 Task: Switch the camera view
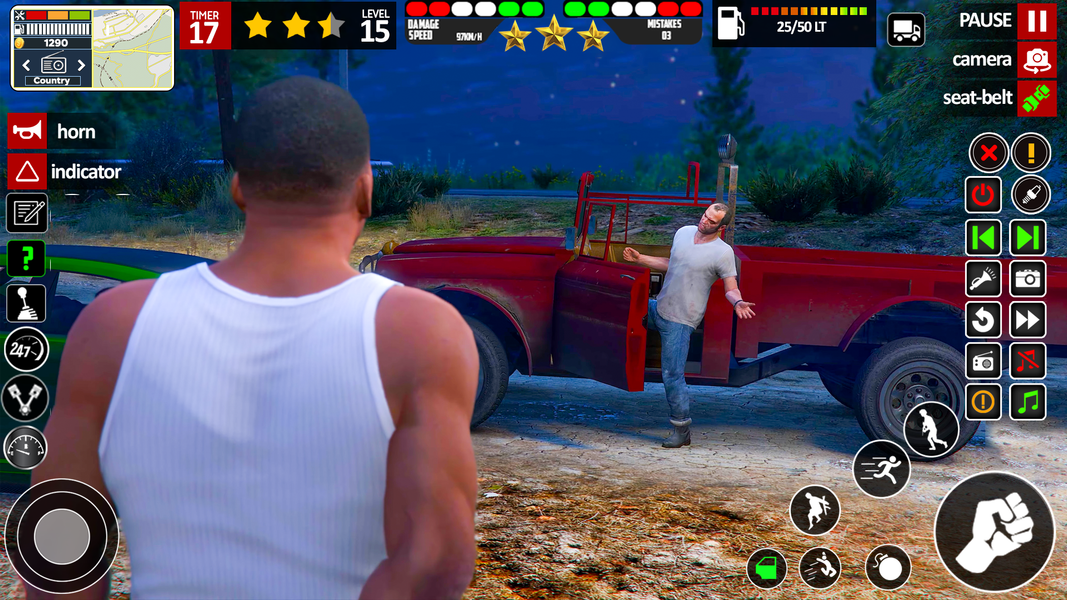pyautogui.click(x=1036, y=60)
